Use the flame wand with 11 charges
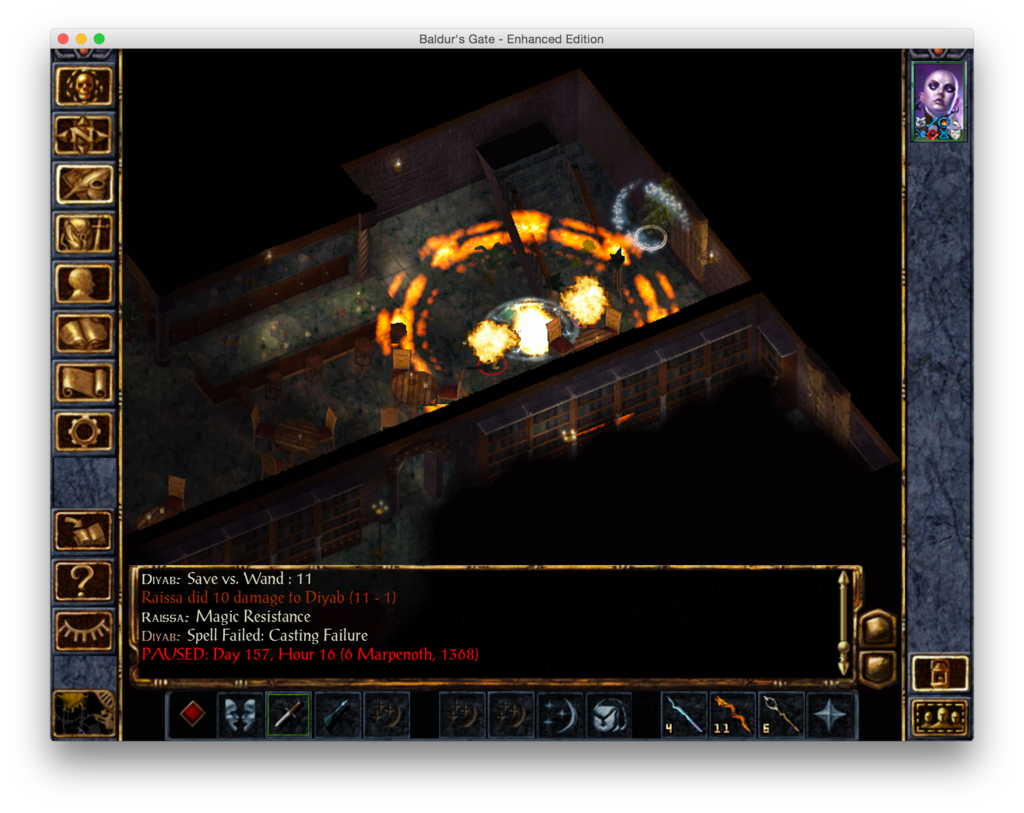The width and height of the screenshot is (1024, 813). 733,715
